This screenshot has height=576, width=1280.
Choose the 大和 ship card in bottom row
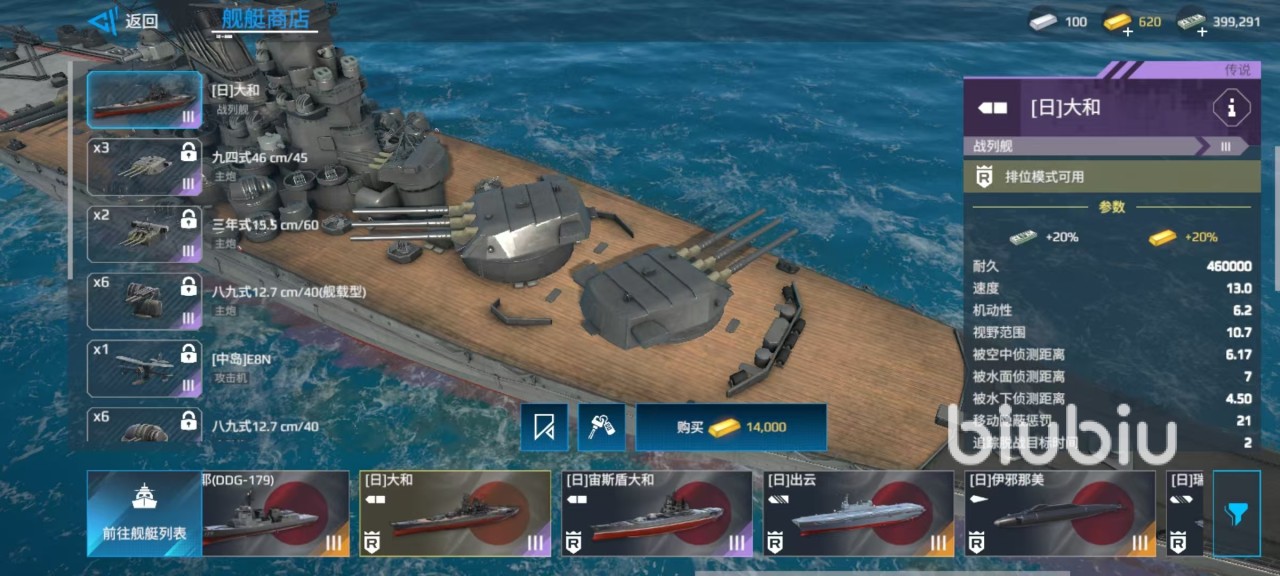coord(455,513)
